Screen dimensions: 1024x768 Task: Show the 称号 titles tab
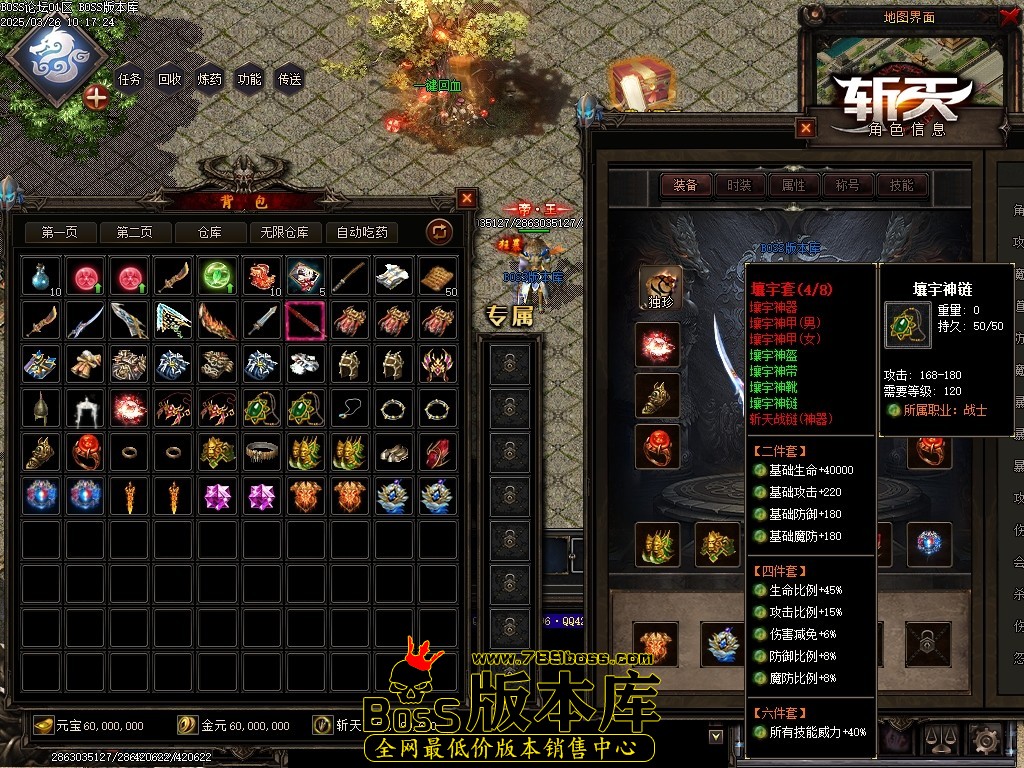[x=848, y=185]
